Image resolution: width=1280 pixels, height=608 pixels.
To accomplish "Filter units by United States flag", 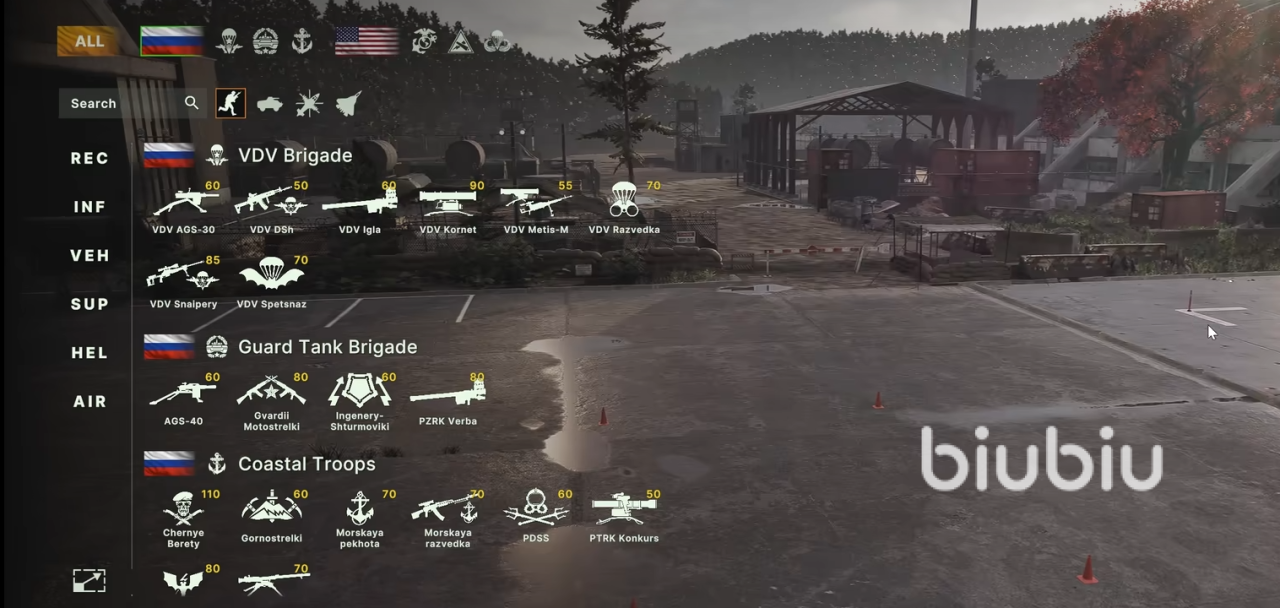I will coord(366,41).
